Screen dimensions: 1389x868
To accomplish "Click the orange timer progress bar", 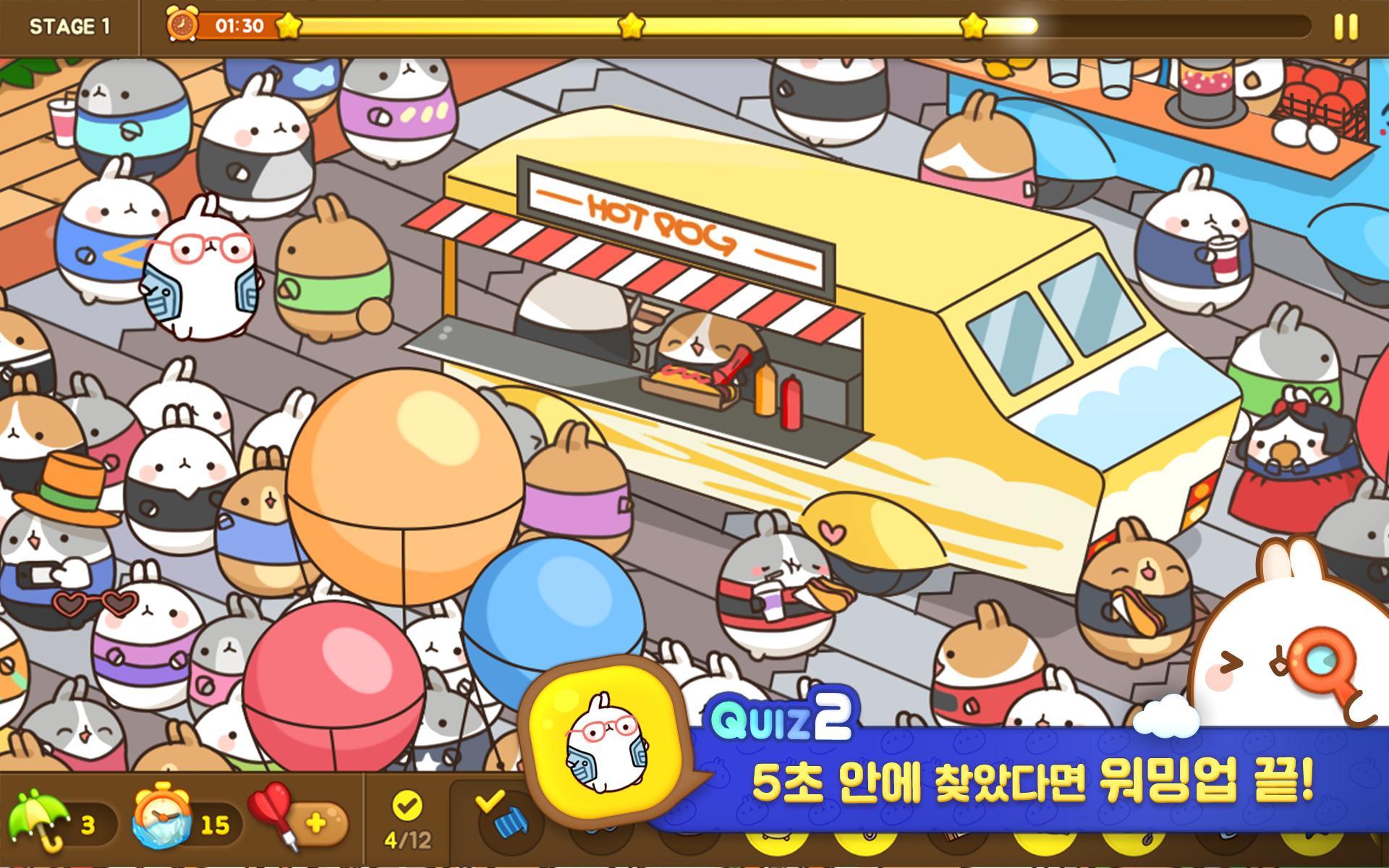I will click(239, 24).
